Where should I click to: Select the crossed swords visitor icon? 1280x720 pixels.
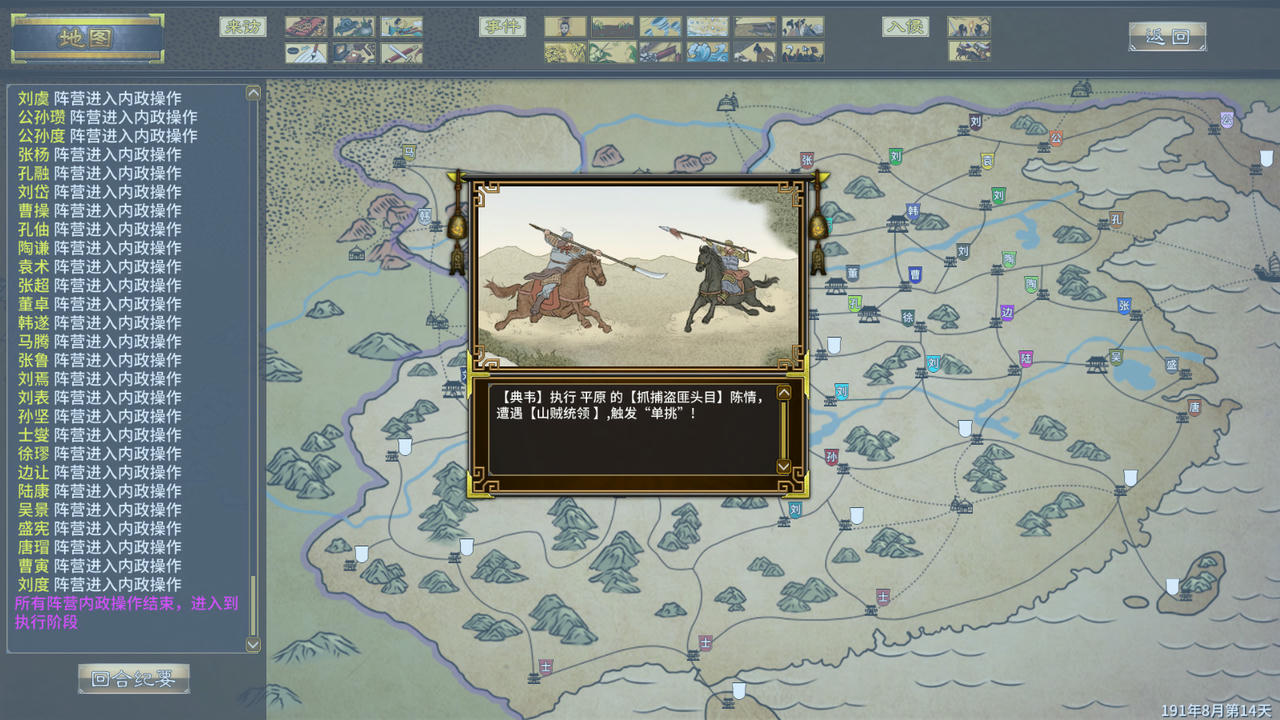[x=402, y=53]
